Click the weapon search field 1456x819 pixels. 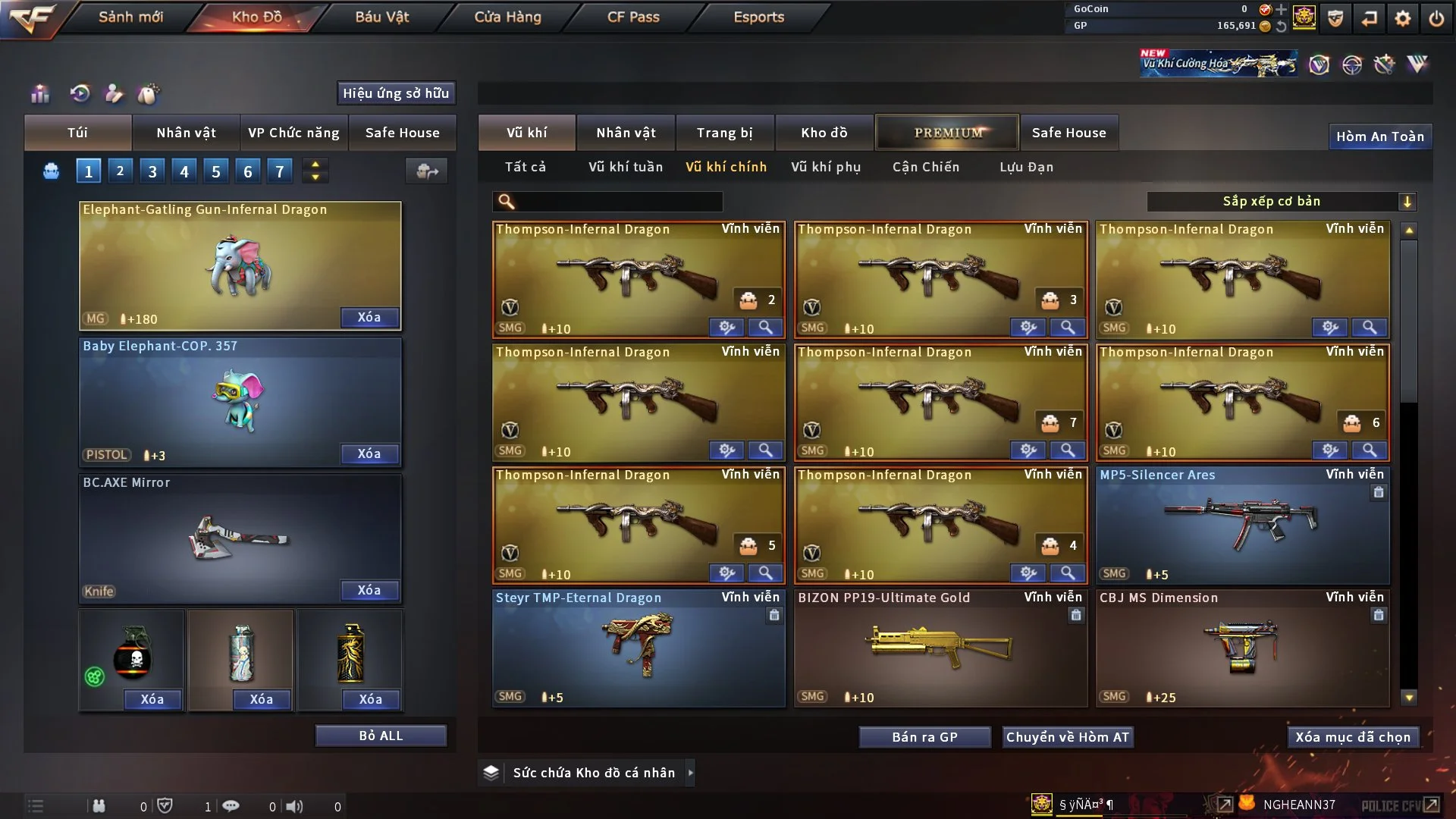618,201
